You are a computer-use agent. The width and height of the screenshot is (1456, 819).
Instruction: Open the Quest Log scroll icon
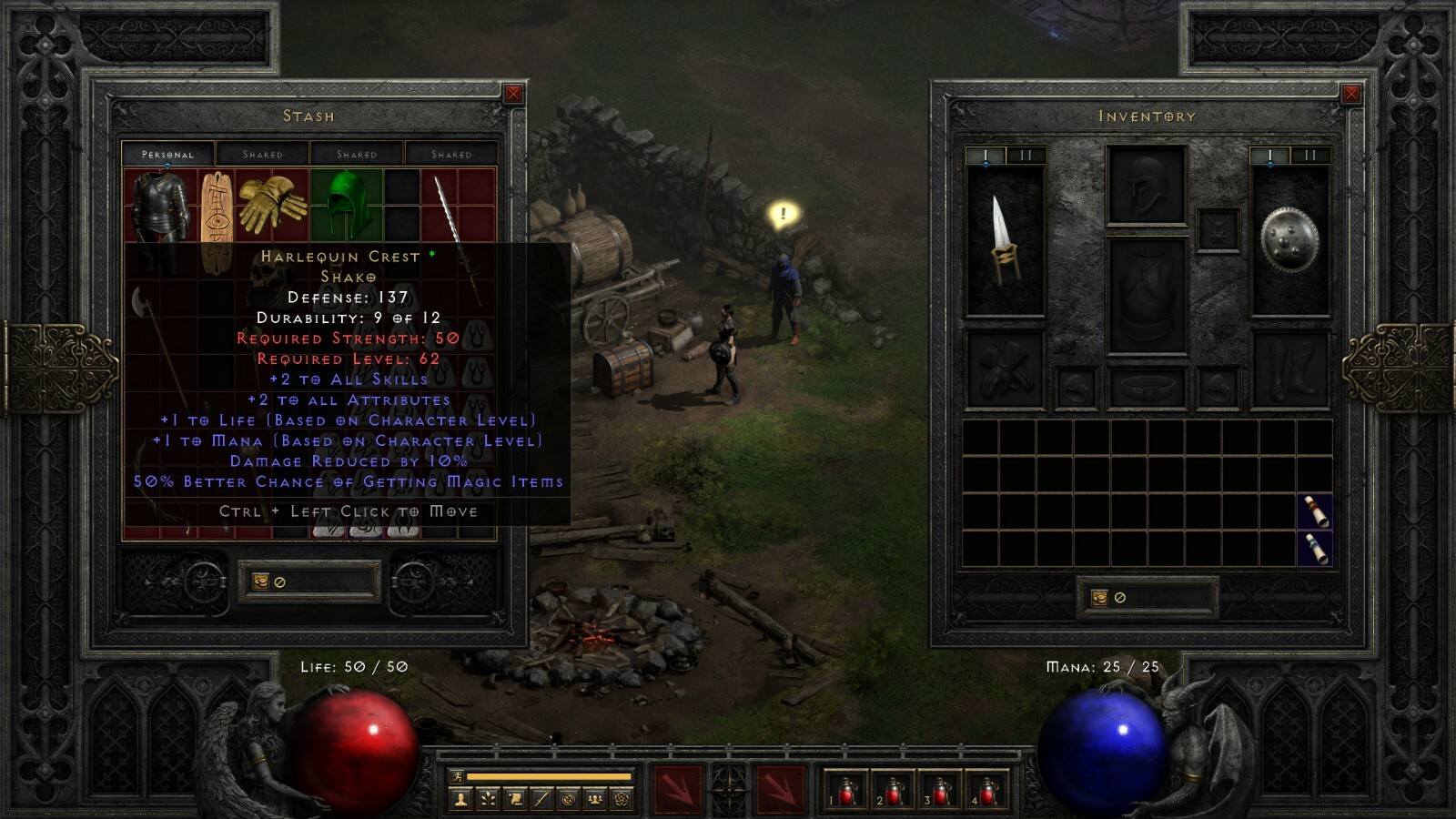(515, 798)
